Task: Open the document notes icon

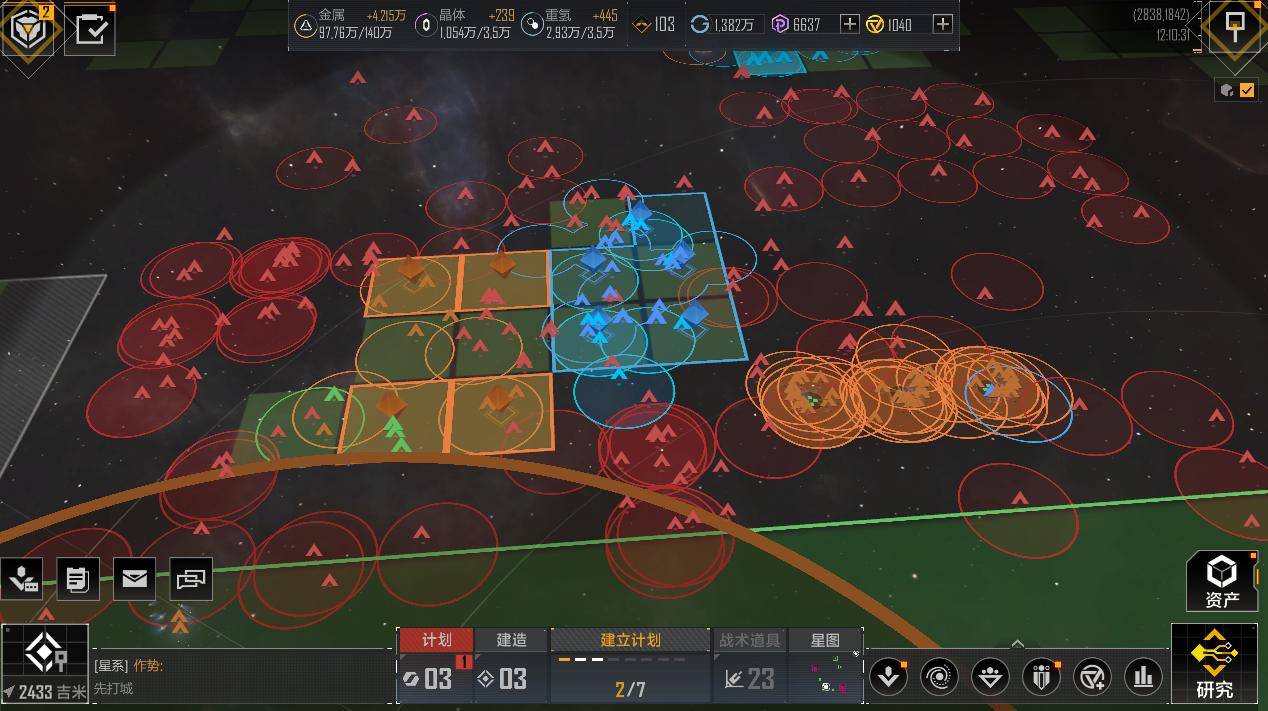Action: pyautogui.click(x=77, y=578)
